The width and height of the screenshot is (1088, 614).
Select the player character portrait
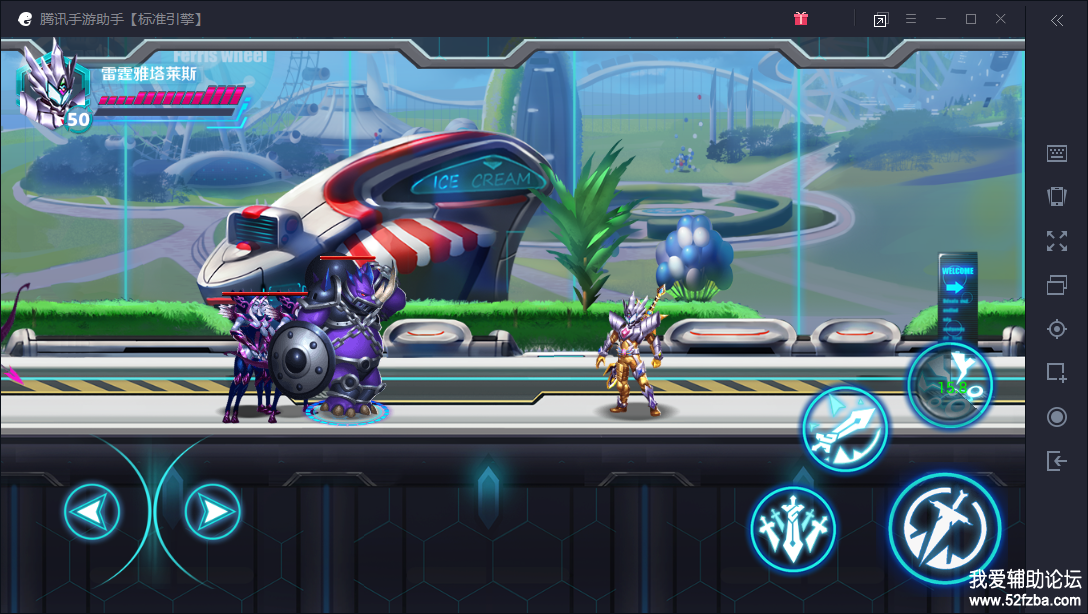(53, 88)
